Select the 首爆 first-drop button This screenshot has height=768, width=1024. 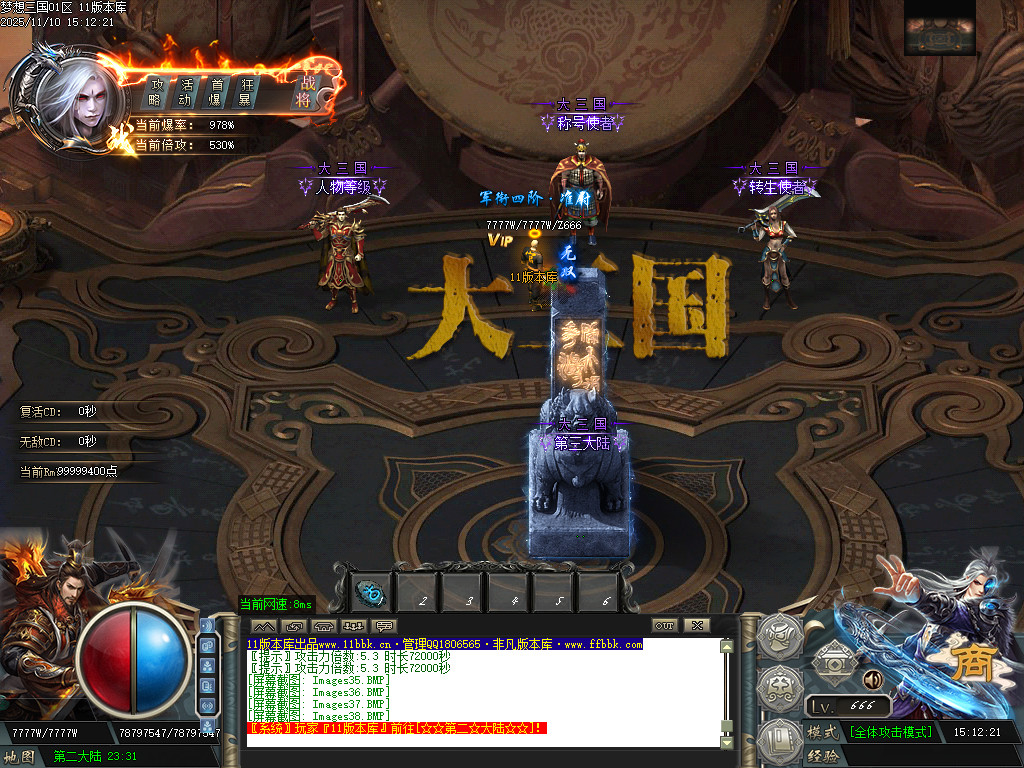pyautogui.click(x=216, y=92)
